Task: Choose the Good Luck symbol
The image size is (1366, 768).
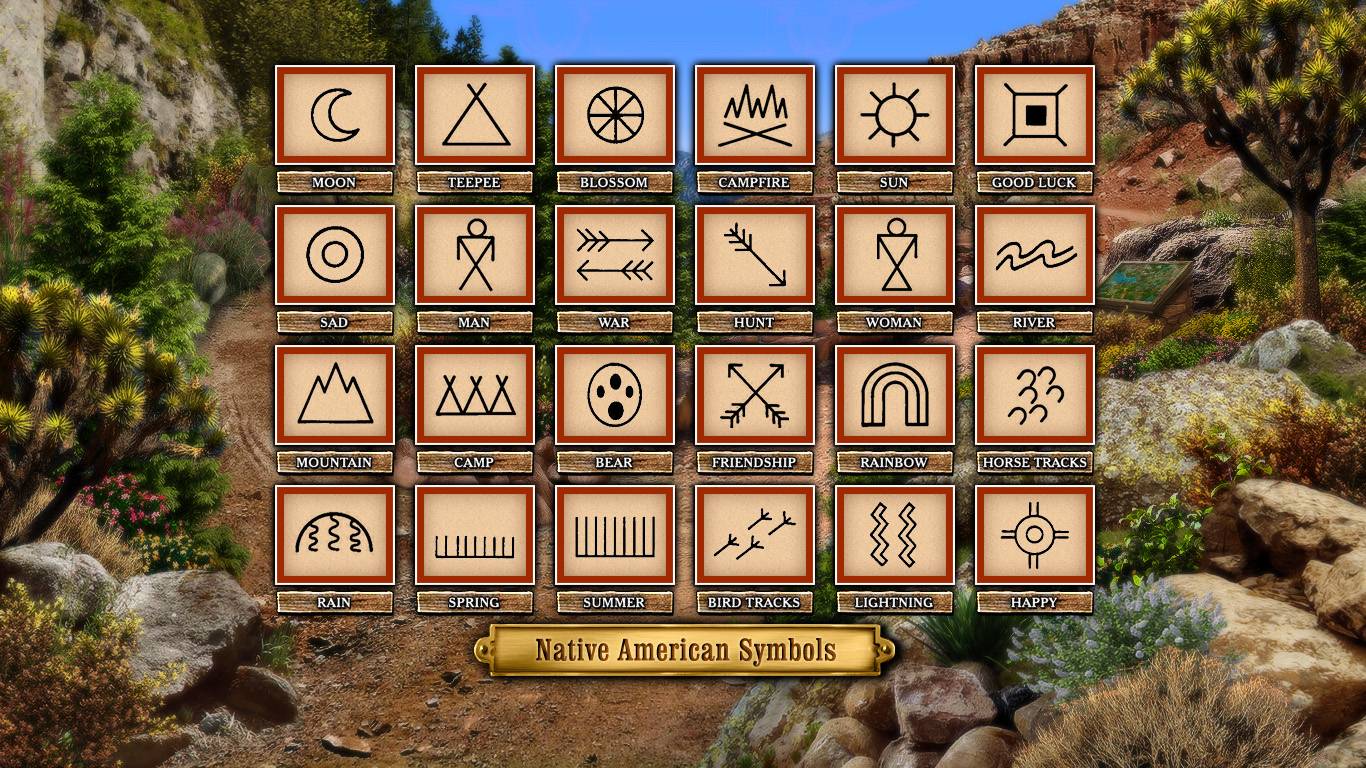Action: coord(1035,115)
